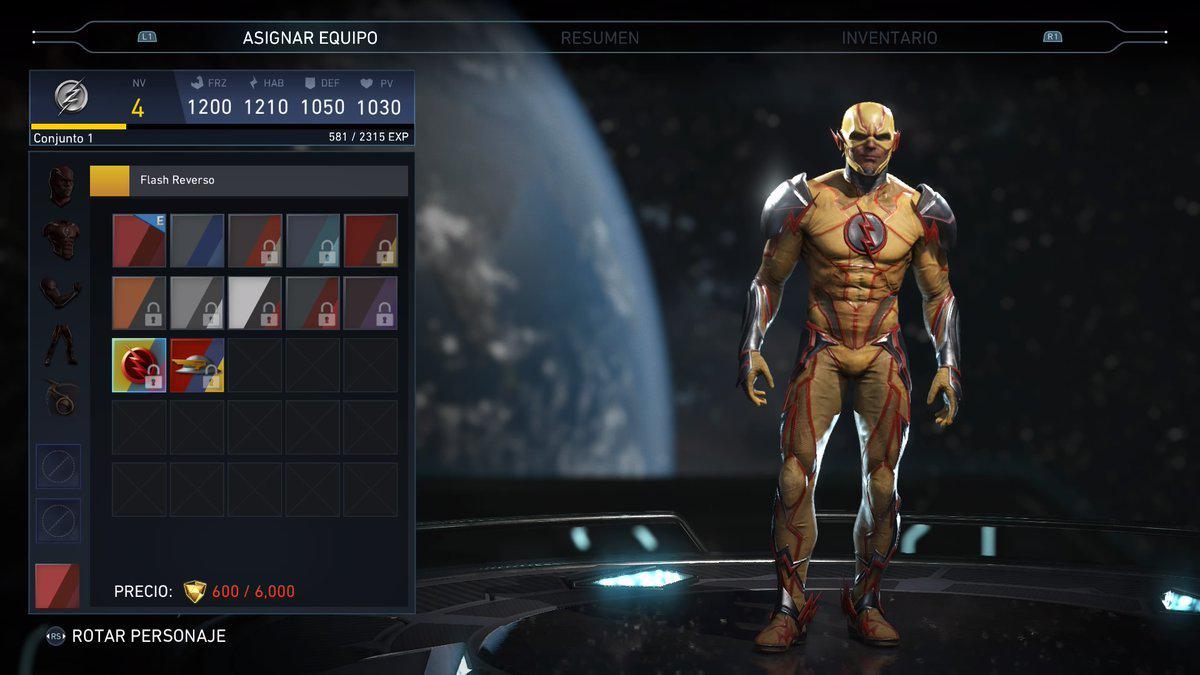Open the arms gear slot
Image resolution: width=1200 pixels, height=675 pixels.
61,293
